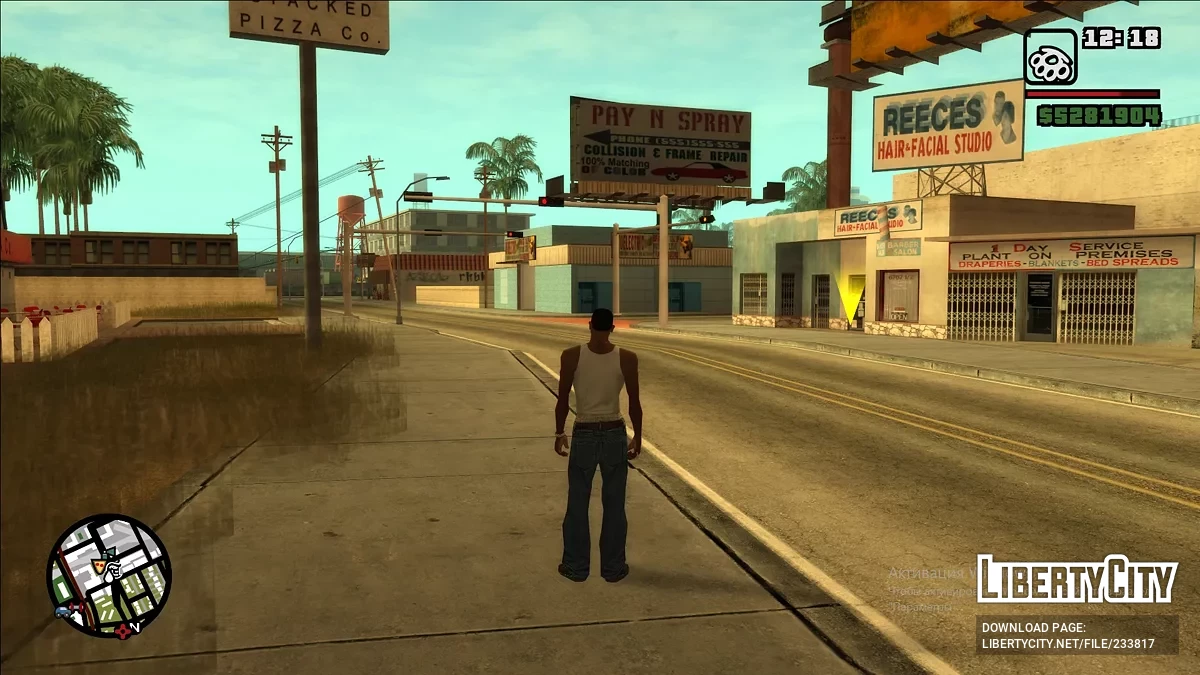Select the brass knuckles weapon icon
This screenshot has width=1200, height=675.
(1050, 57)
